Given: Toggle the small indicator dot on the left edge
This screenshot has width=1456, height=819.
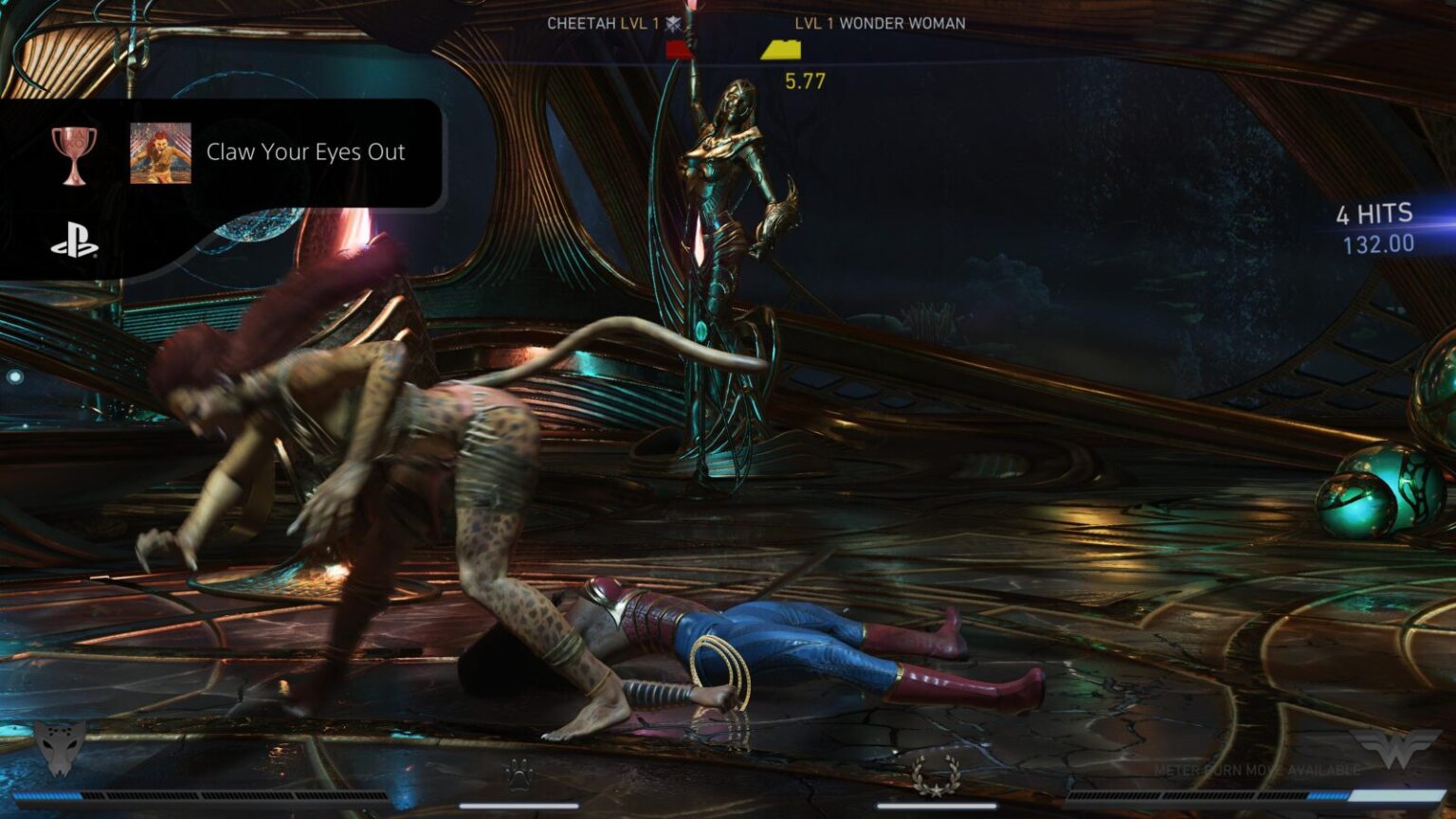Looking at the screenshot, I should click(13, 377).
